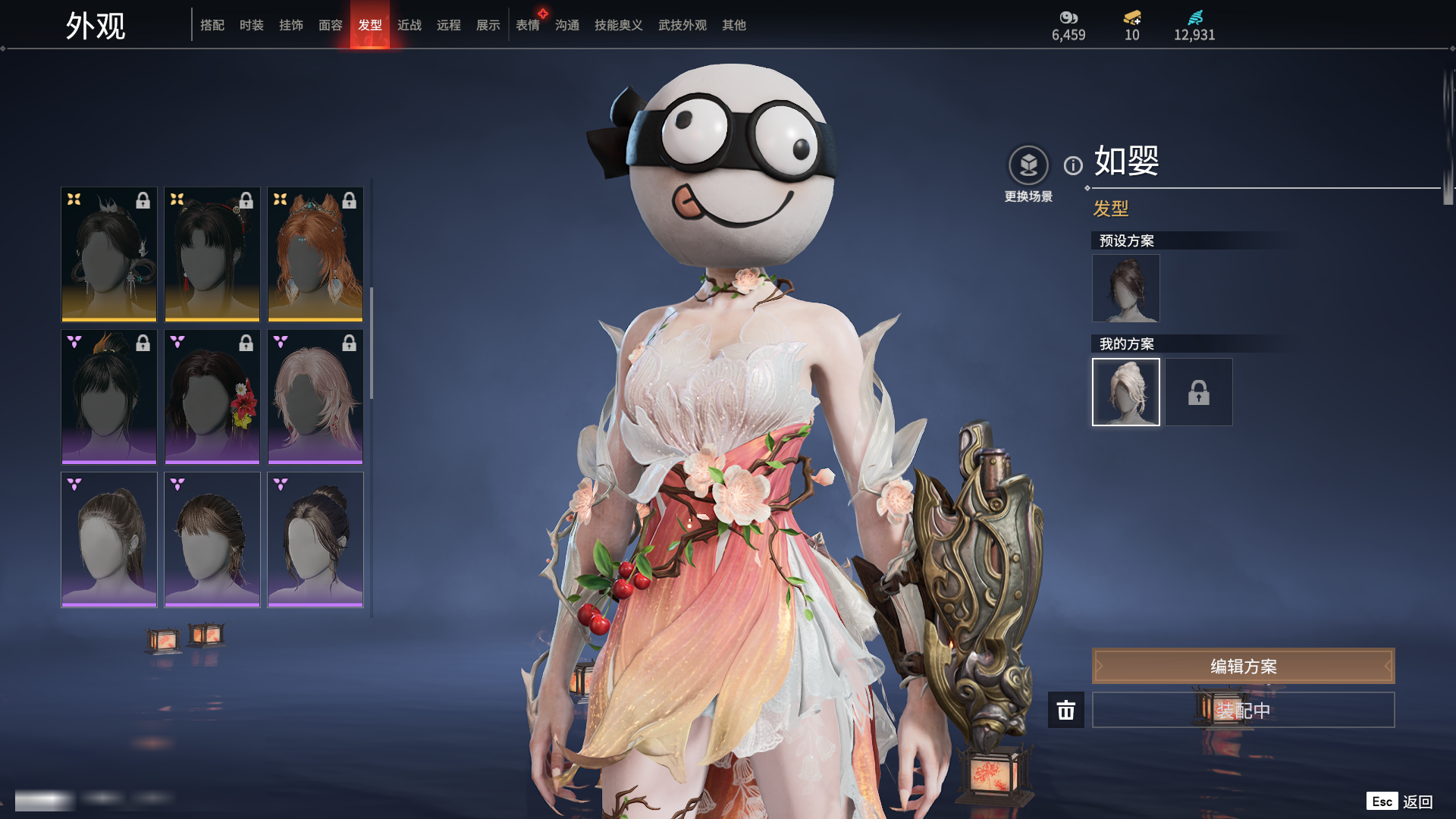The width and height of the screenshot is (1456, 819).
Task: Choose the pink long-hair hairstyle card
Action: coord(315,397)
